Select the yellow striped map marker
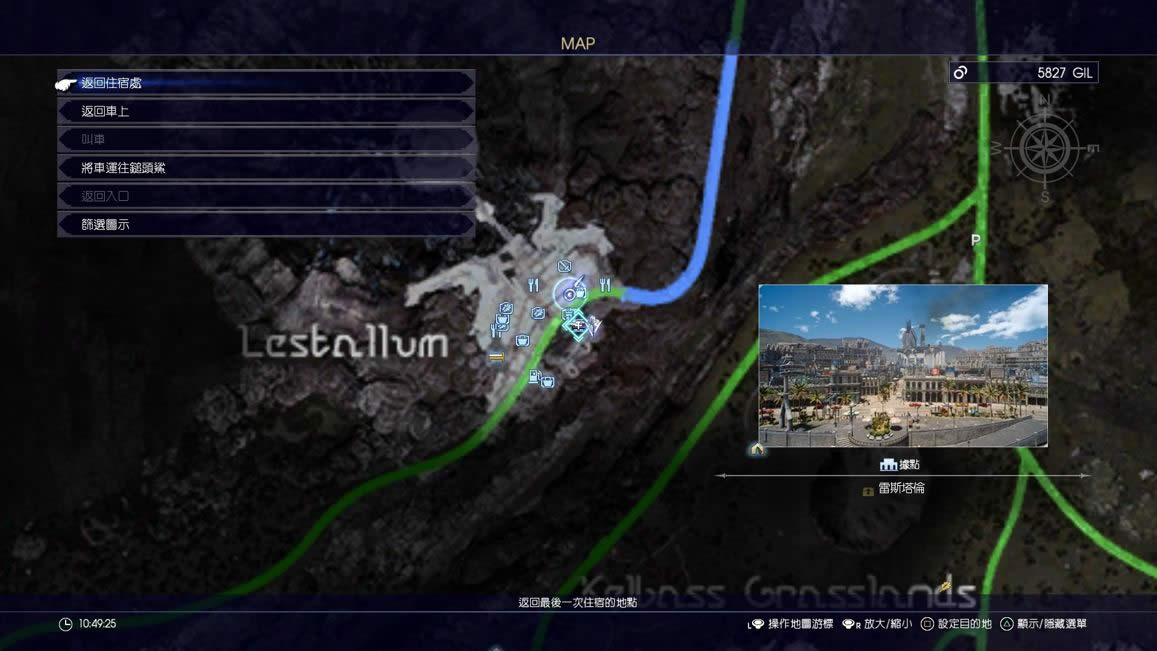 (x=495, y=357)
